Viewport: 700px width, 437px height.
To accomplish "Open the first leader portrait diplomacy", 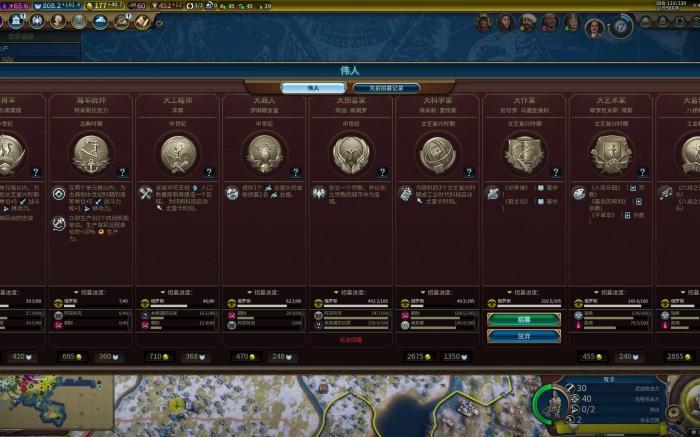I will pos(484,22).
